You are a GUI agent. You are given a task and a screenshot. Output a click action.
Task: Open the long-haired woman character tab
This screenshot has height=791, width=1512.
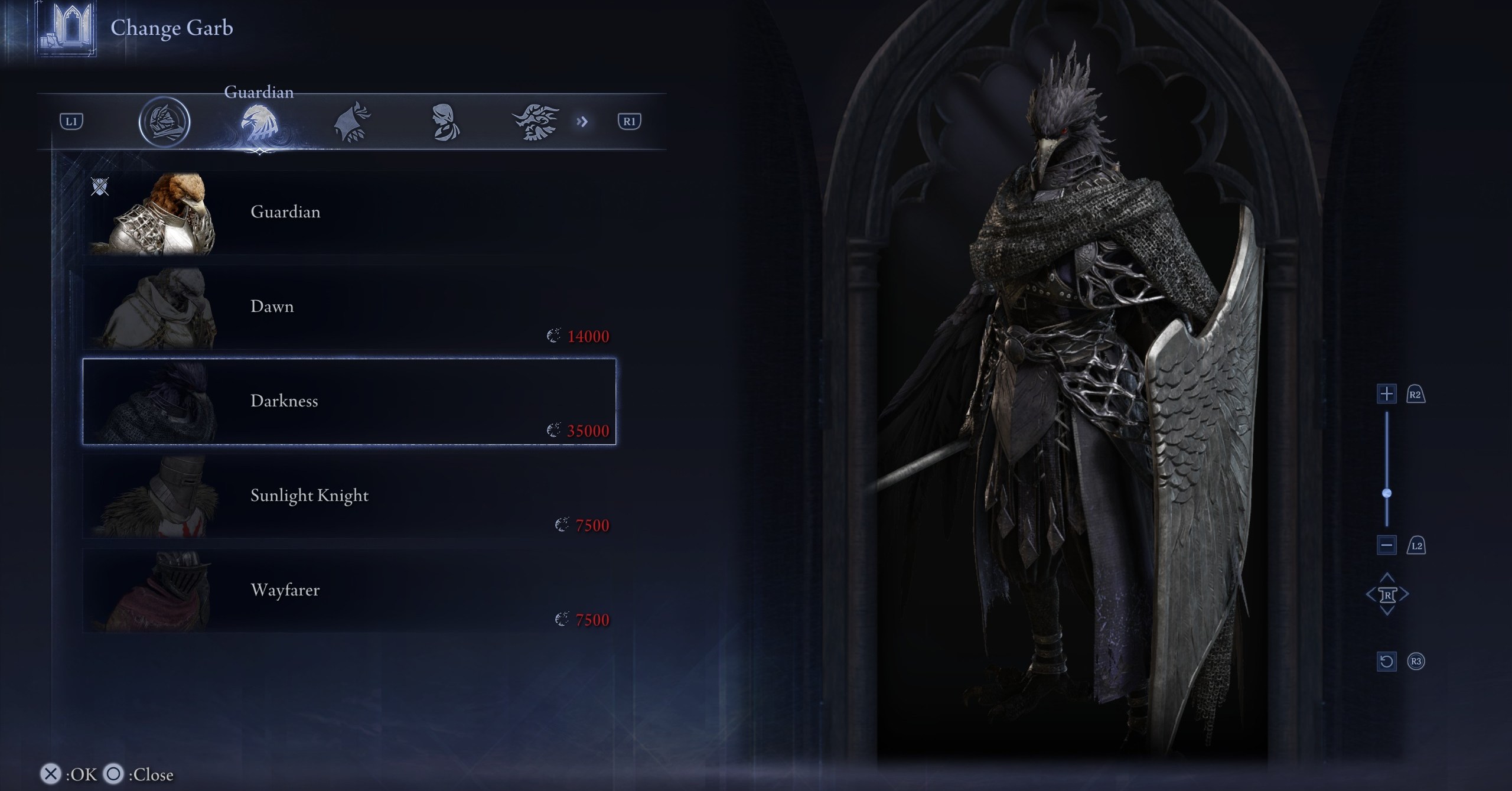[444, 122]
